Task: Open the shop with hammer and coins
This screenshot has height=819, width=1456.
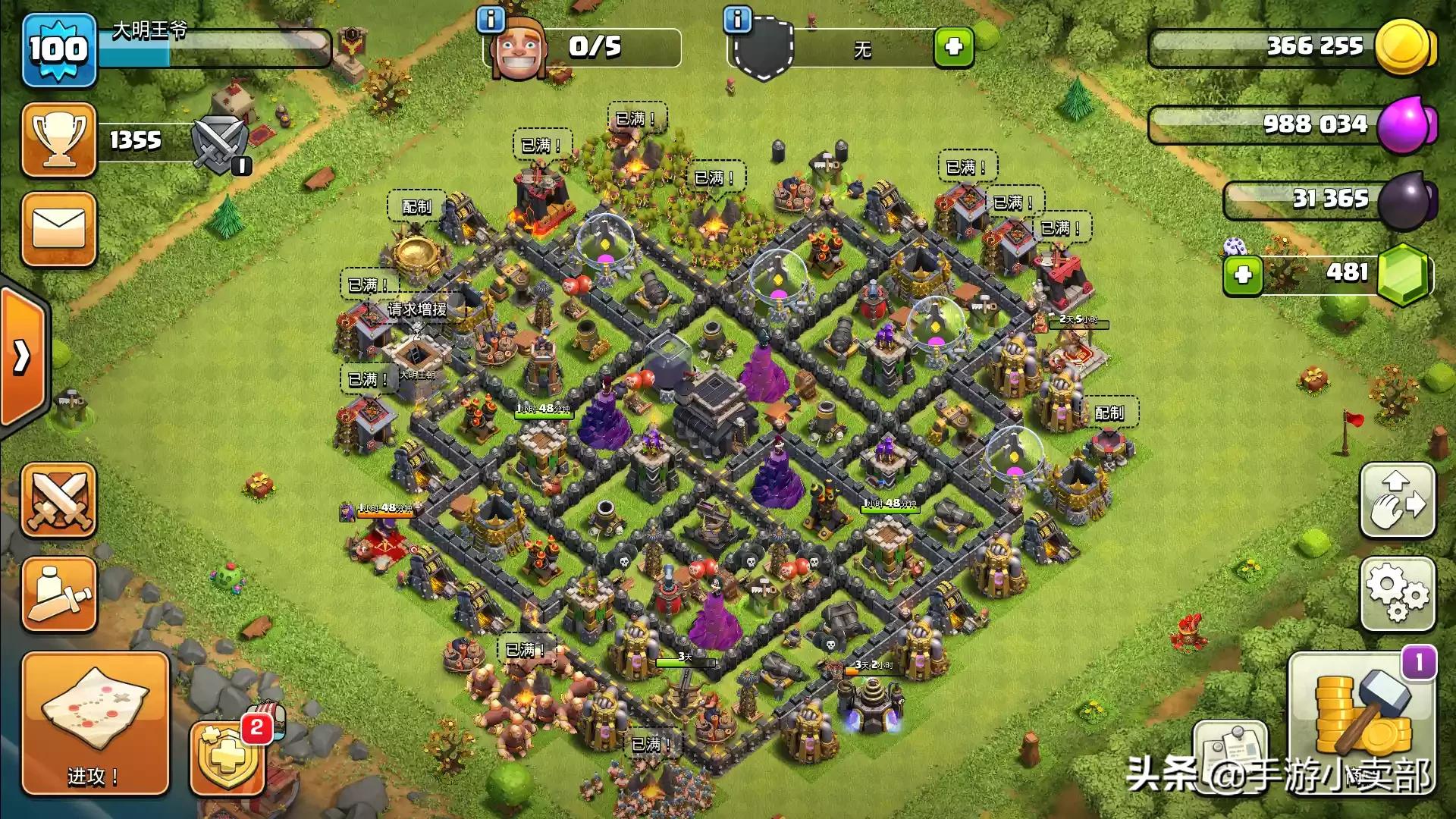Action: (1362, 723)
